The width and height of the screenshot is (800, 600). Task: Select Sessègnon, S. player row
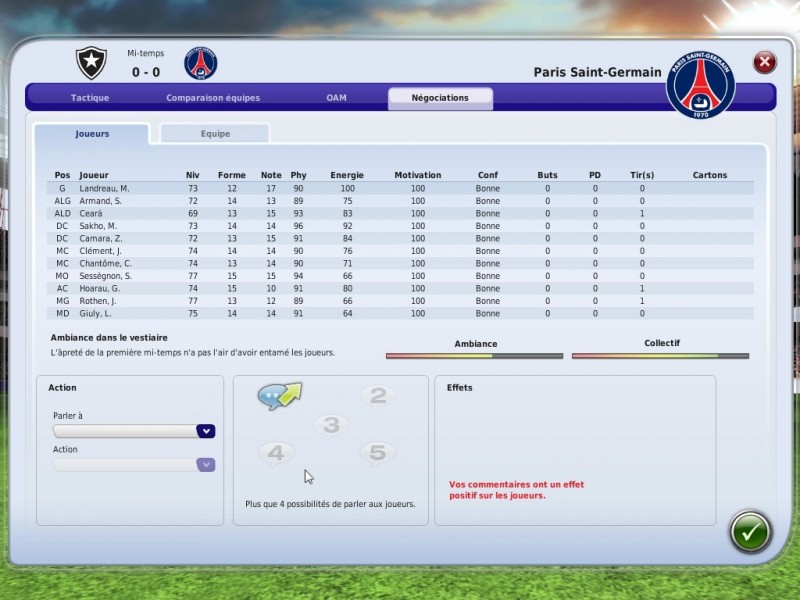click(106, 276)
